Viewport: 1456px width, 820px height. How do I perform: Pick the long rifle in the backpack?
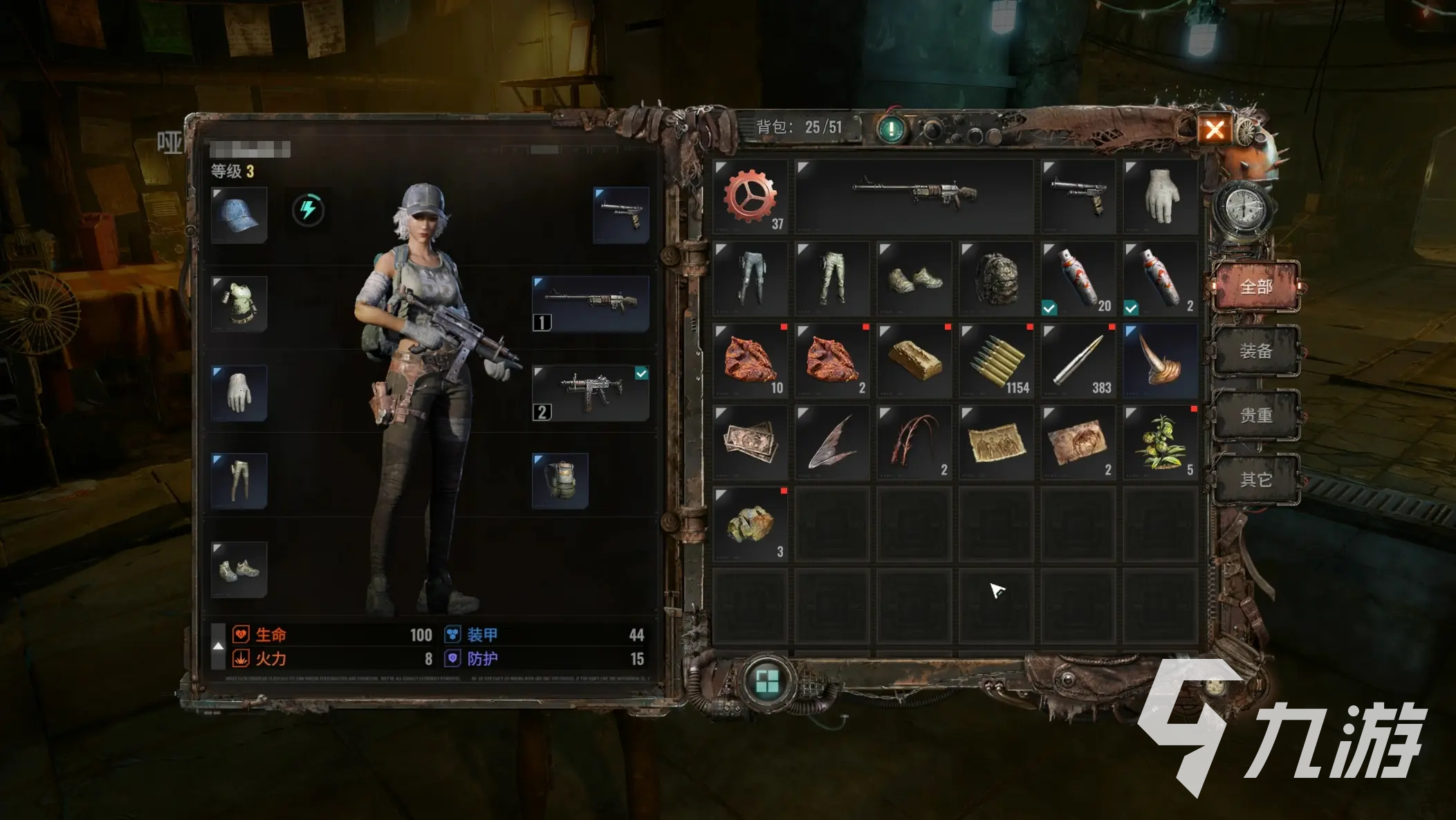click(914, 197)
